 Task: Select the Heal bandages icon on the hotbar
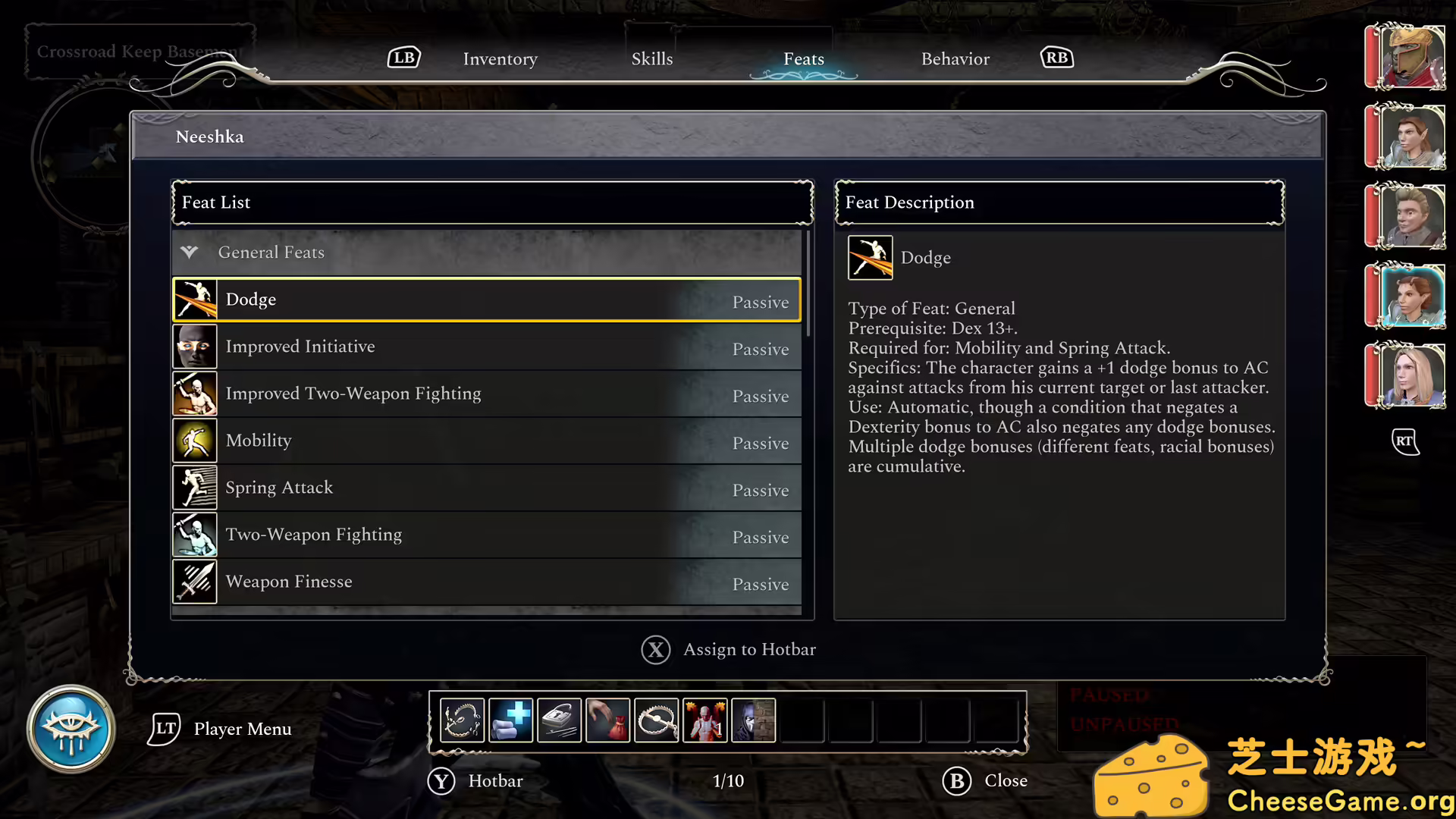tap(510, 720)
